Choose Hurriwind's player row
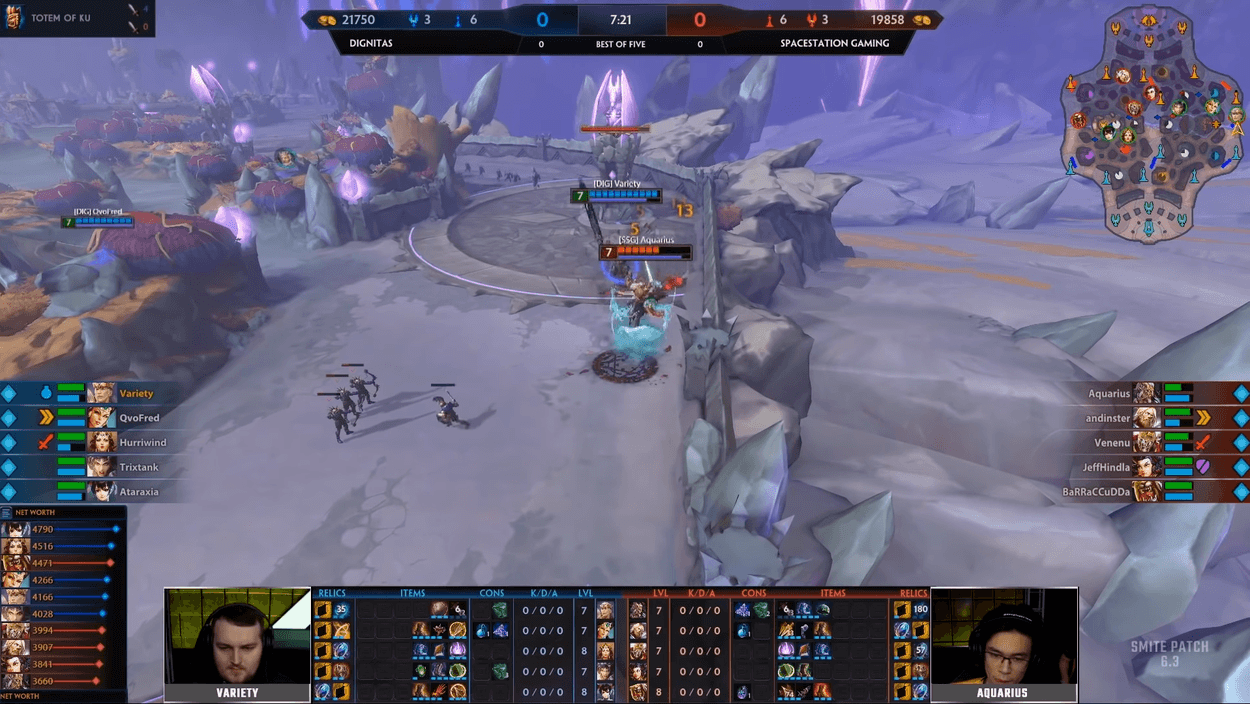The height and width of the screenshot is (704, 1250). (x=142, y=442)
